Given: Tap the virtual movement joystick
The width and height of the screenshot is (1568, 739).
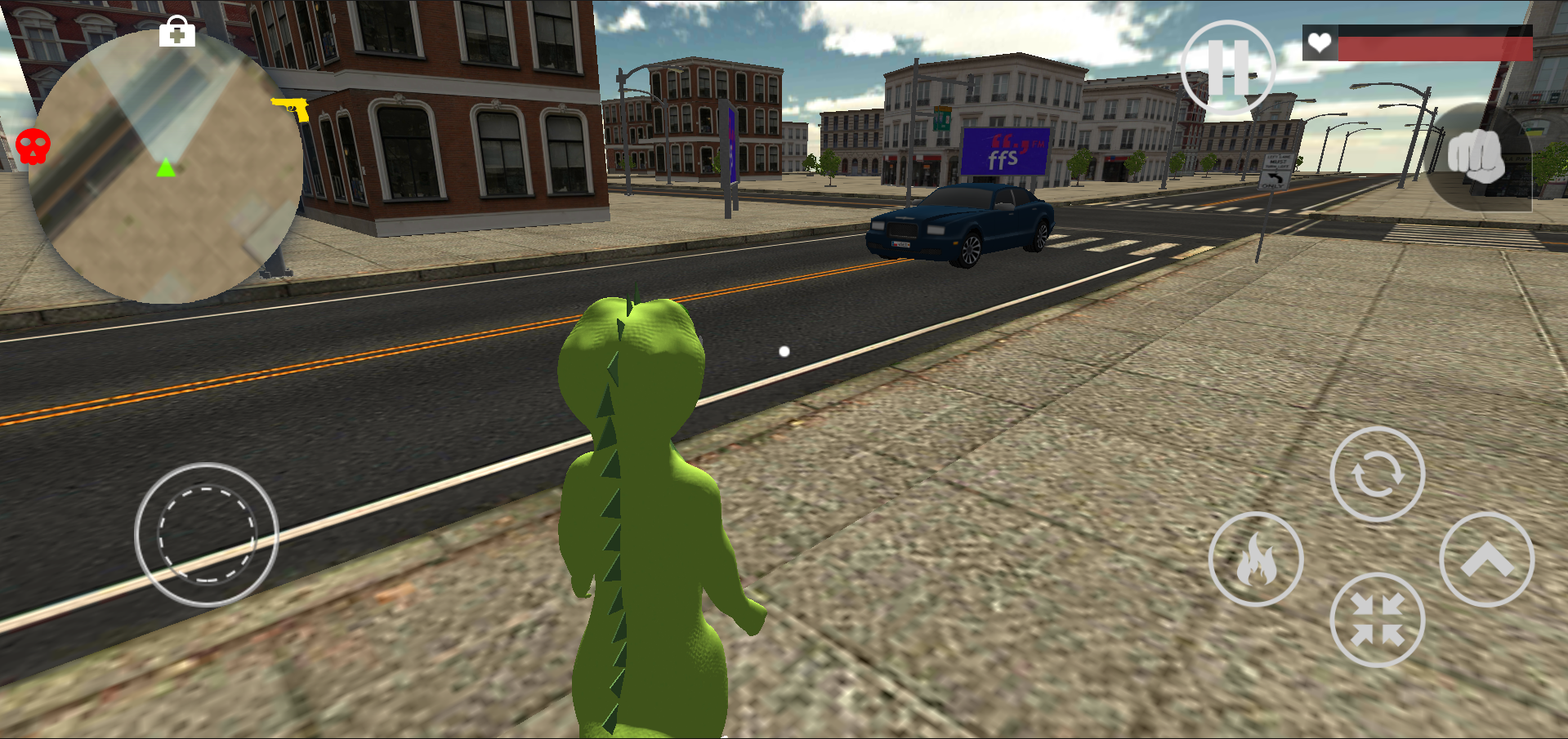Looking at the screenshot, I should coord(207,535).
